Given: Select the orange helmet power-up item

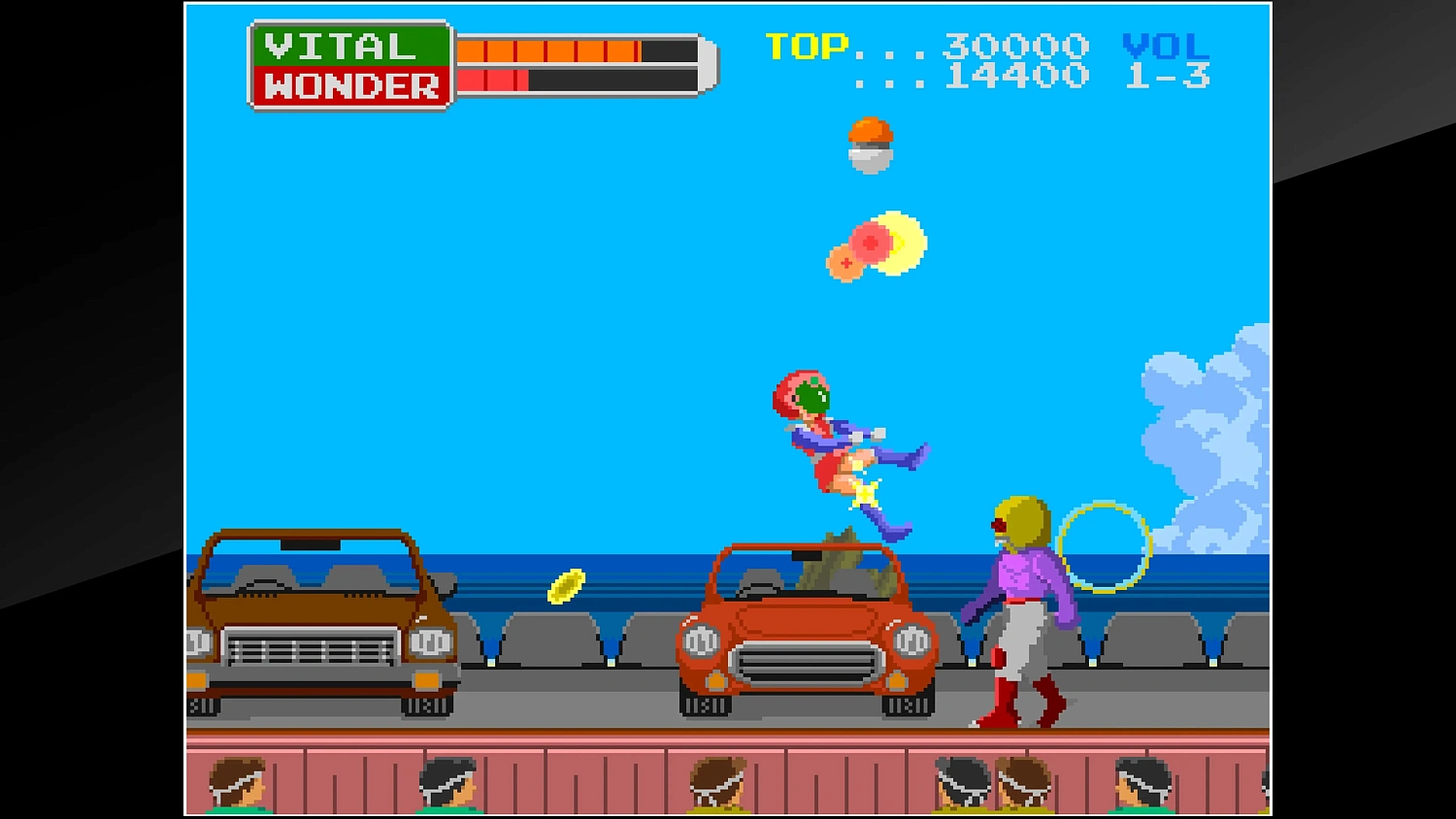Looking at the screenshot, I should pyautogui.click(x=869, y=144).
